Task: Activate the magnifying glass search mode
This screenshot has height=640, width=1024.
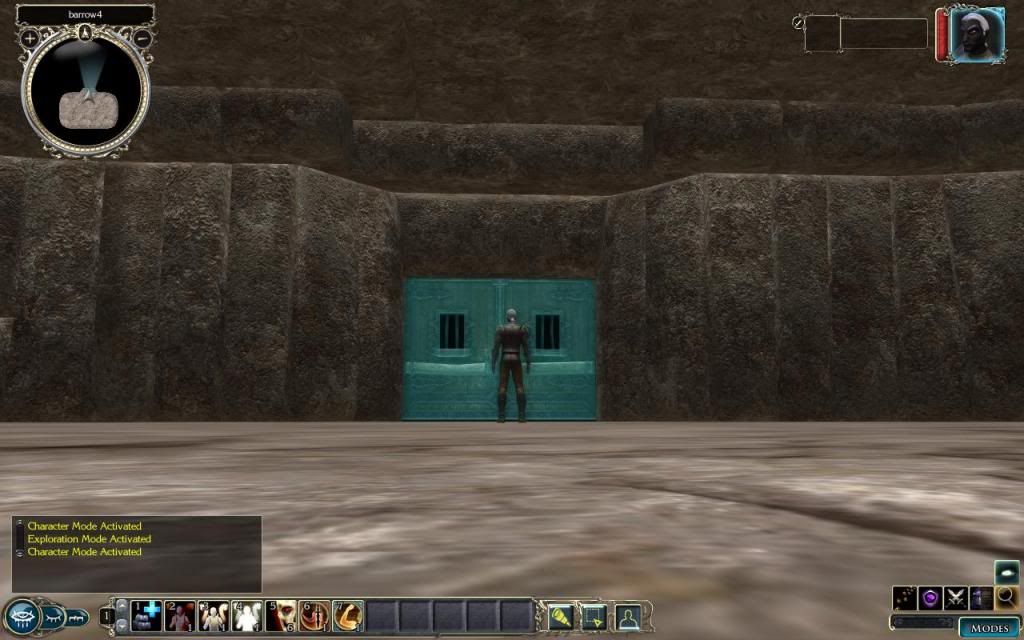Action: coord(1007,598)
